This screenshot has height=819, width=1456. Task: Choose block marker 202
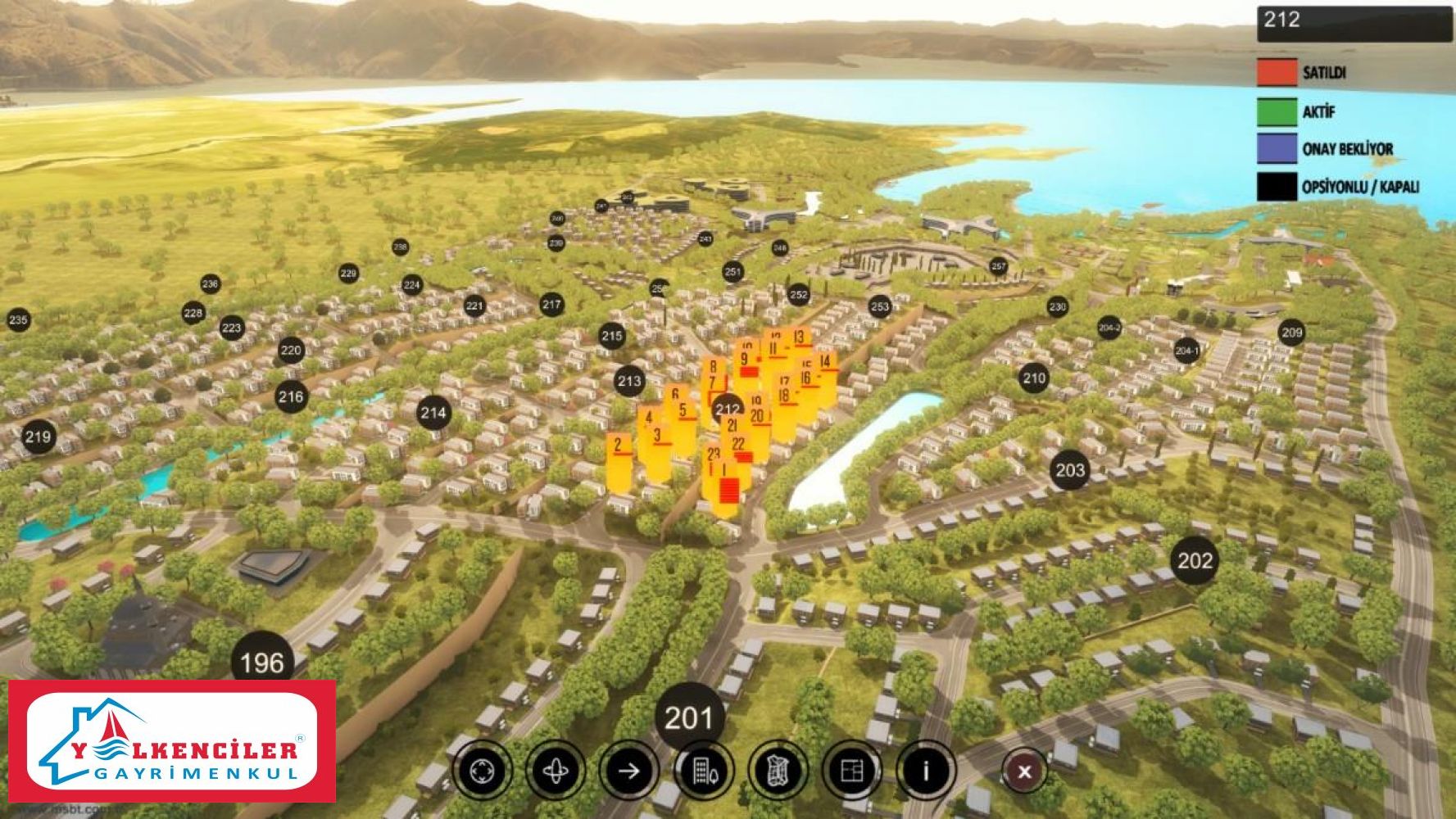tap(1195, 561)
